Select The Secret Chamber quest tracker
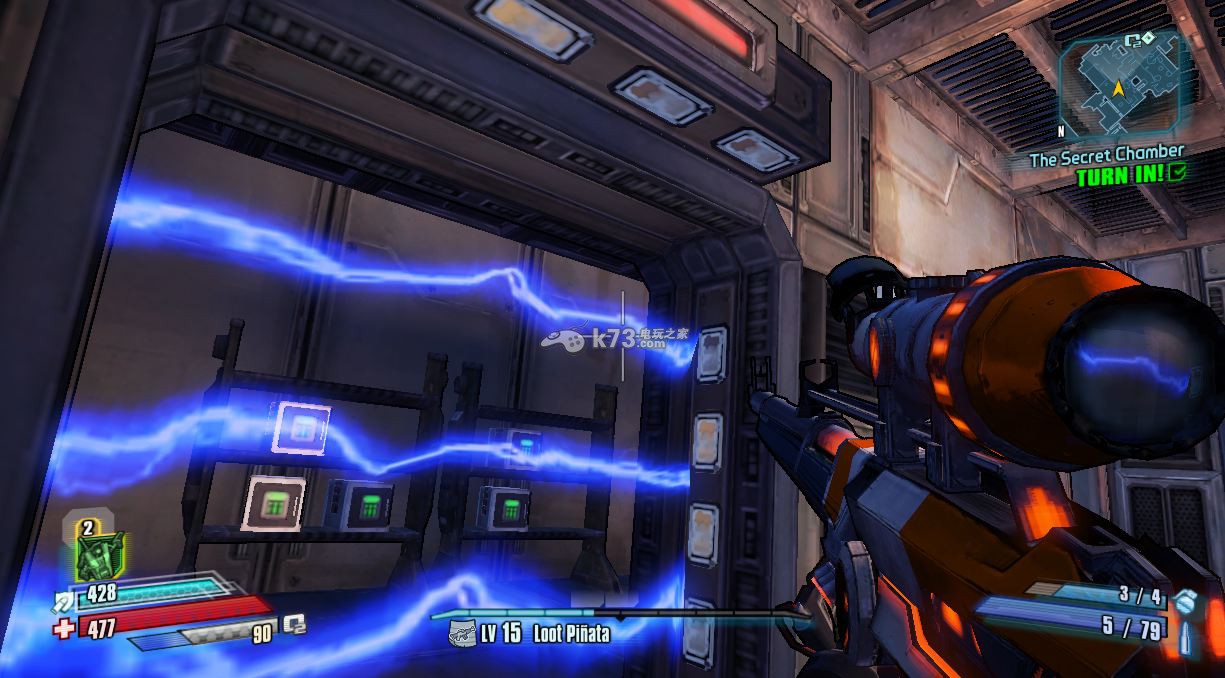Viewport: 1225px width, 678px height. [1106, 157]
